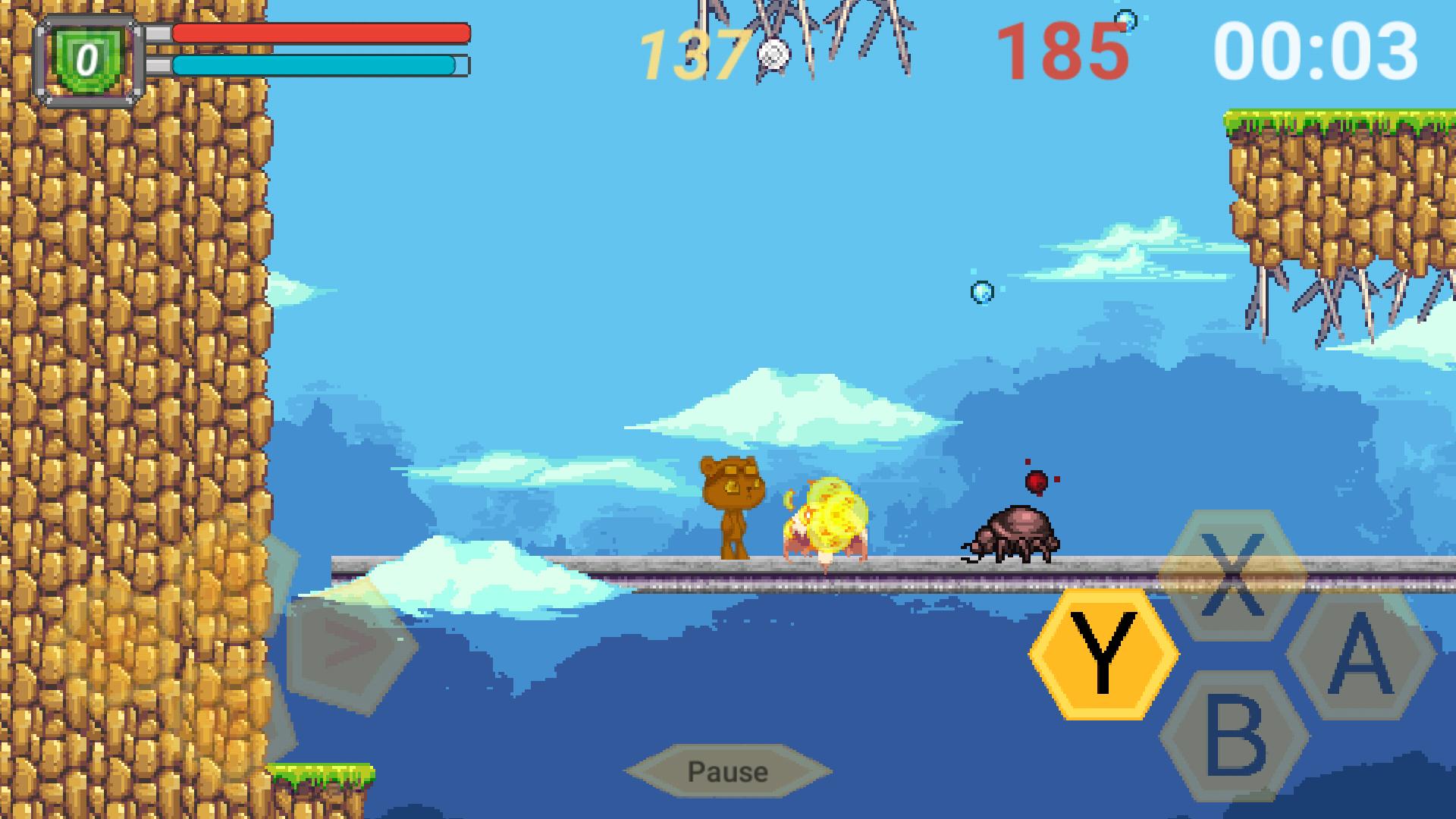Tap the cyan energy bar
Image resolution: width=1456 pixels, height=819 pixels.
315,67
